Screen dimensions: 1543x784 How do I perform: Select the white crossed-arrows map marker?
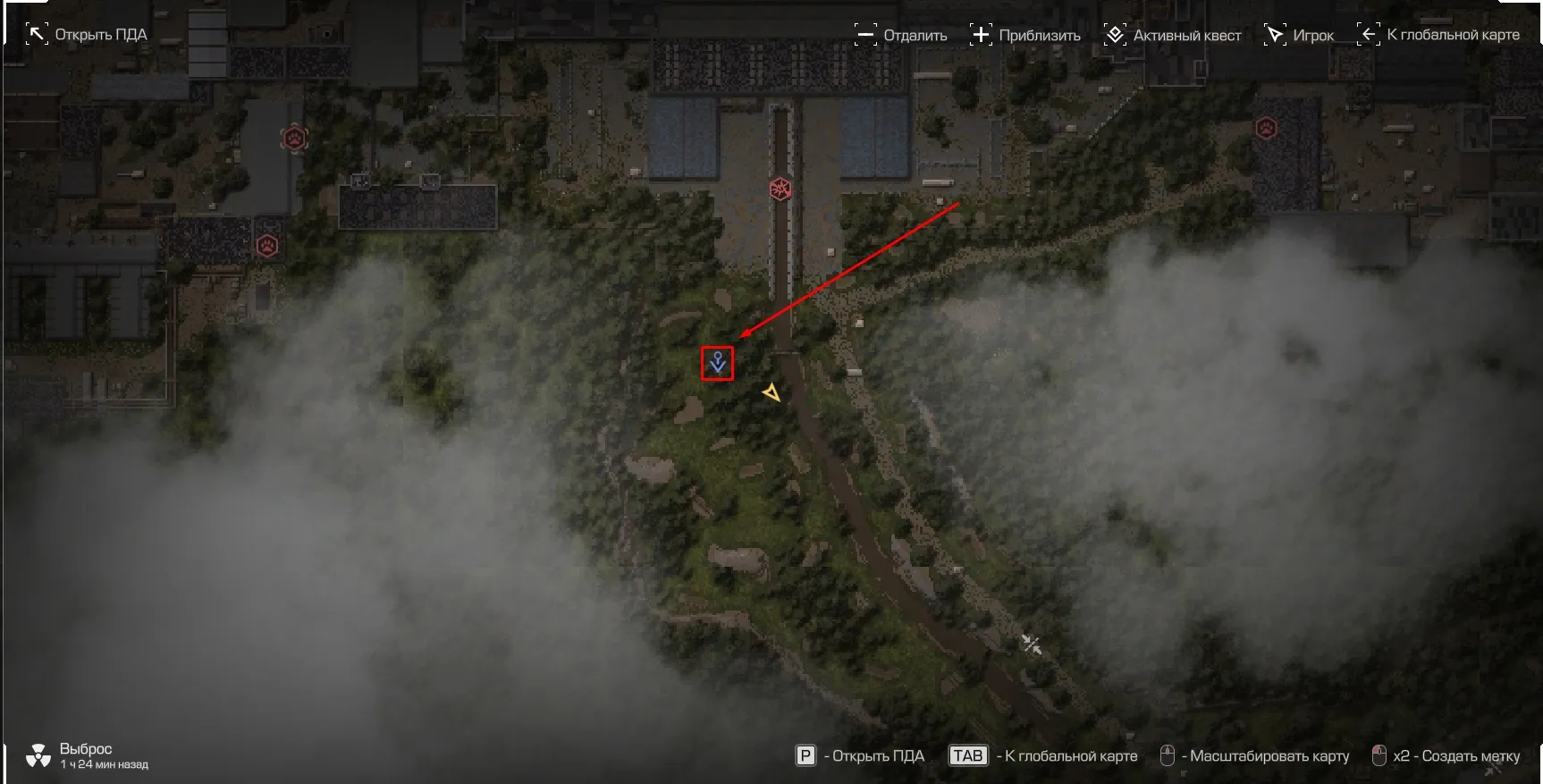(1032, 644)
